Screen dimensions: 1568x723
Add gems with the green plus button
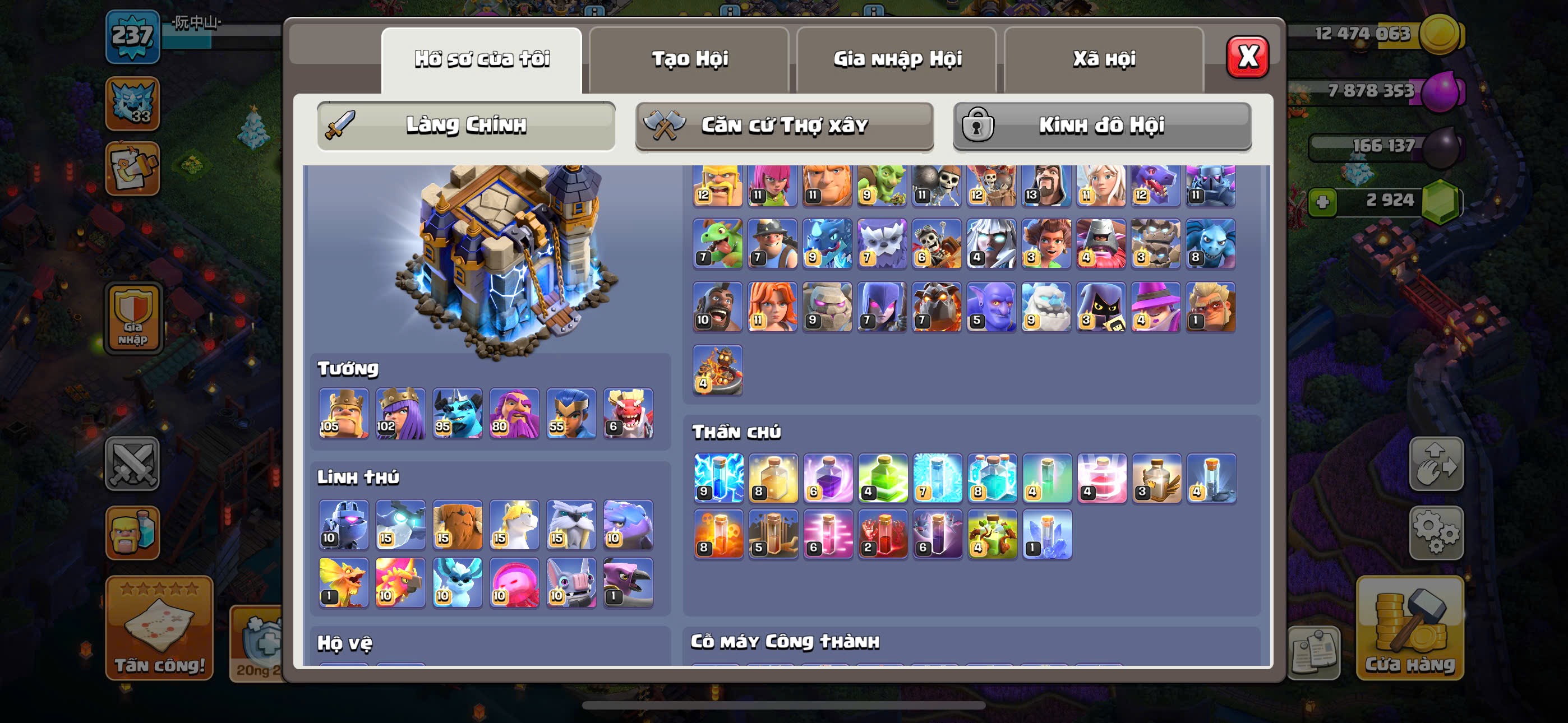coord(1322,202)
